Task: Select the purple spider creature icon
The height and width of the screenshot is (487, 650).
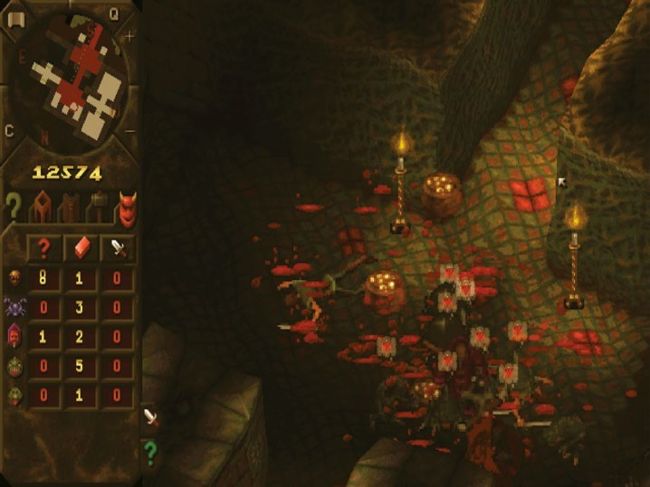Action: 15,308
